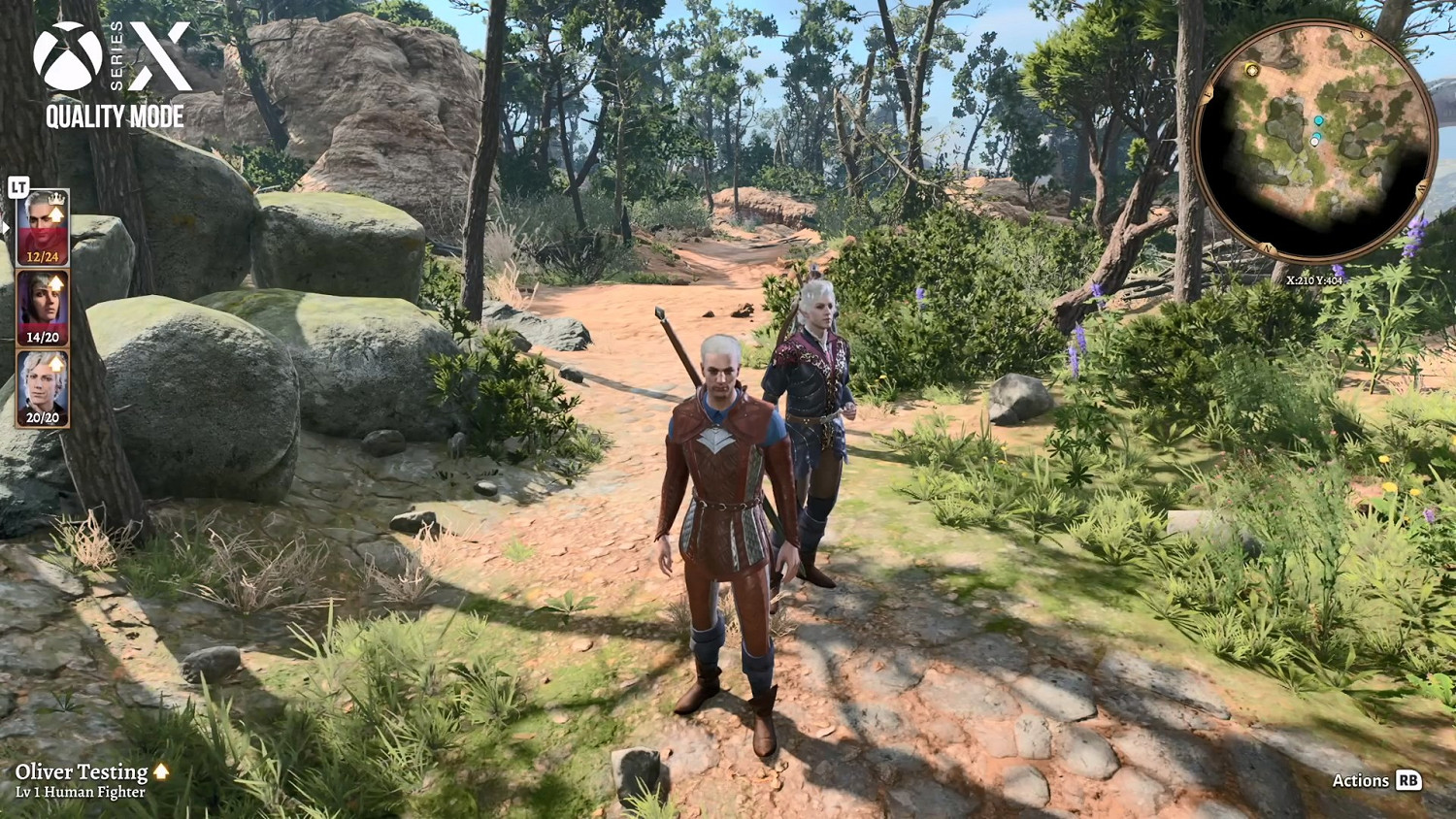Image resolution: width=1456 pixels, height=819 pixels.
Task: Click the white quest marker on the minimap
Action: 1314,142
